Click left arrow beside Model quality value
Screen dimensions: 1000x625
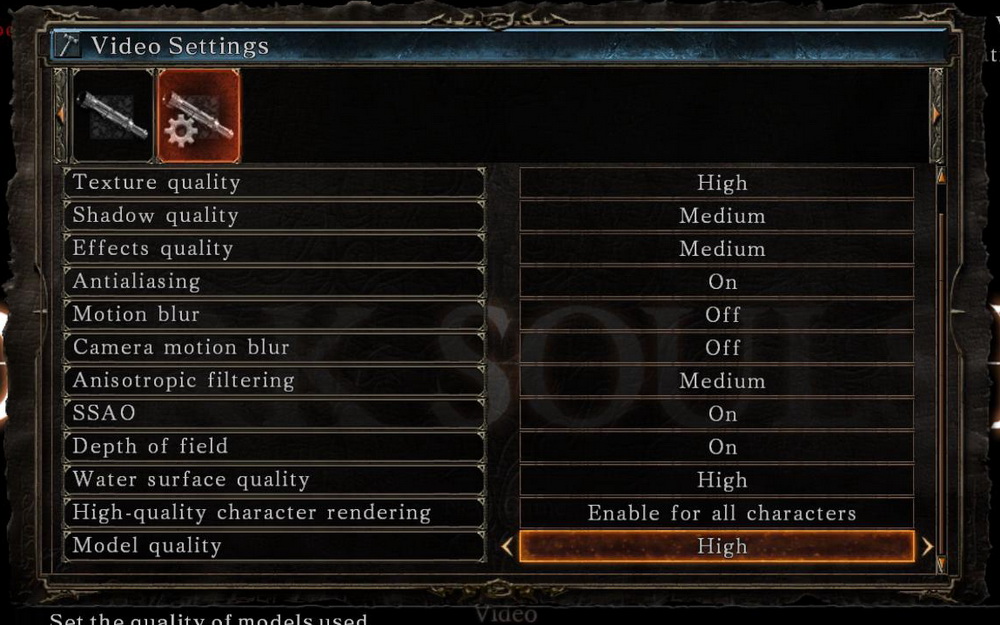pyautogui.click(x=506, y=547)
